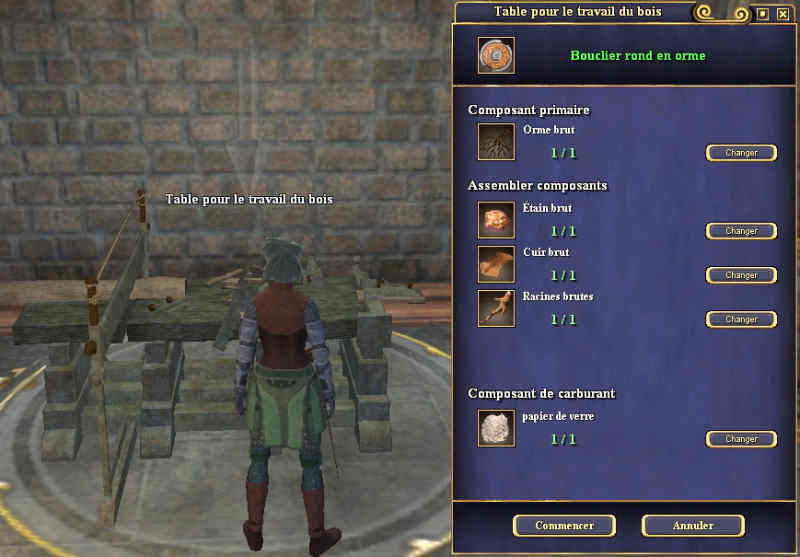Screen dimensions: 800x557
Task: Select the Bouclier rond en orme recipe icon
Action: (x=496, y=55)
